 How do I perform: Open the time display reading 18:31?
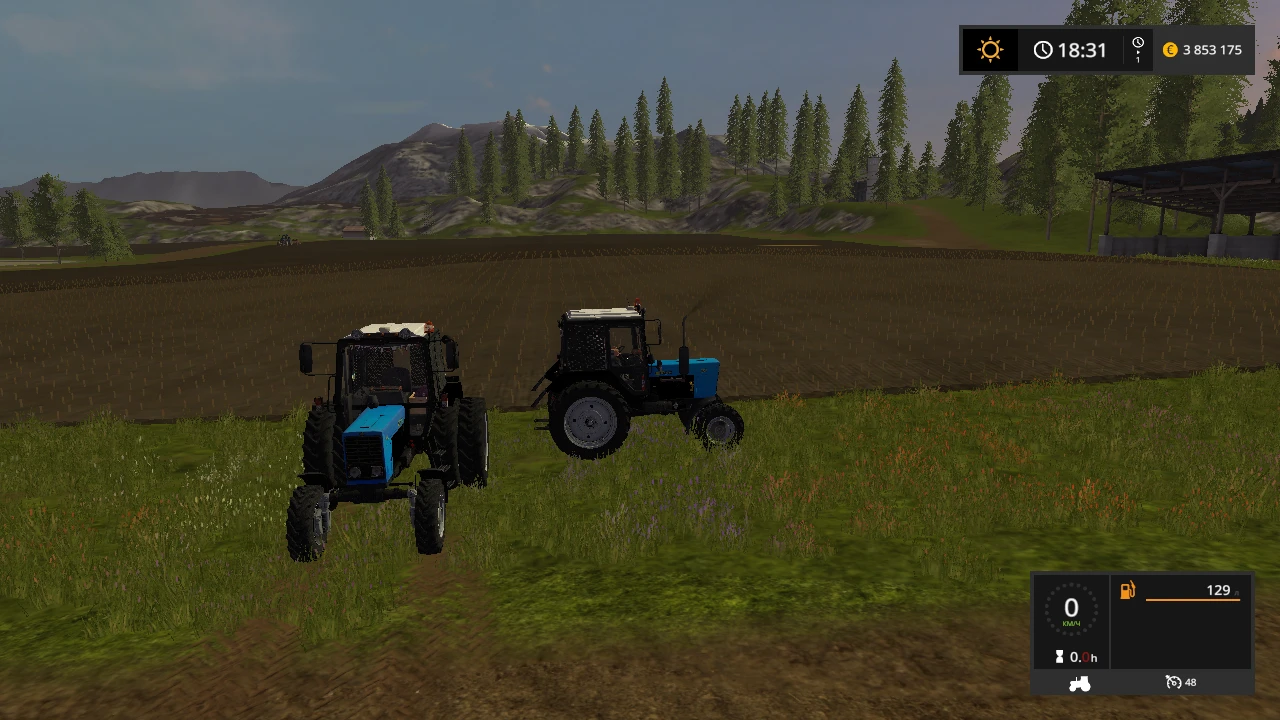pyautogui.click(x=1081, y=49)
